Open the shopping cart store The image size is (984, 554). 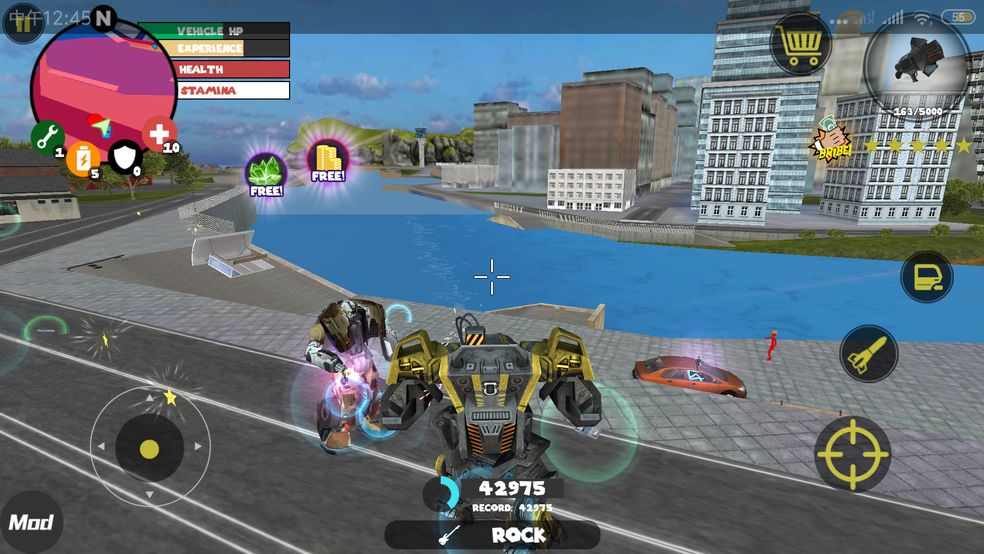[803, 46]
